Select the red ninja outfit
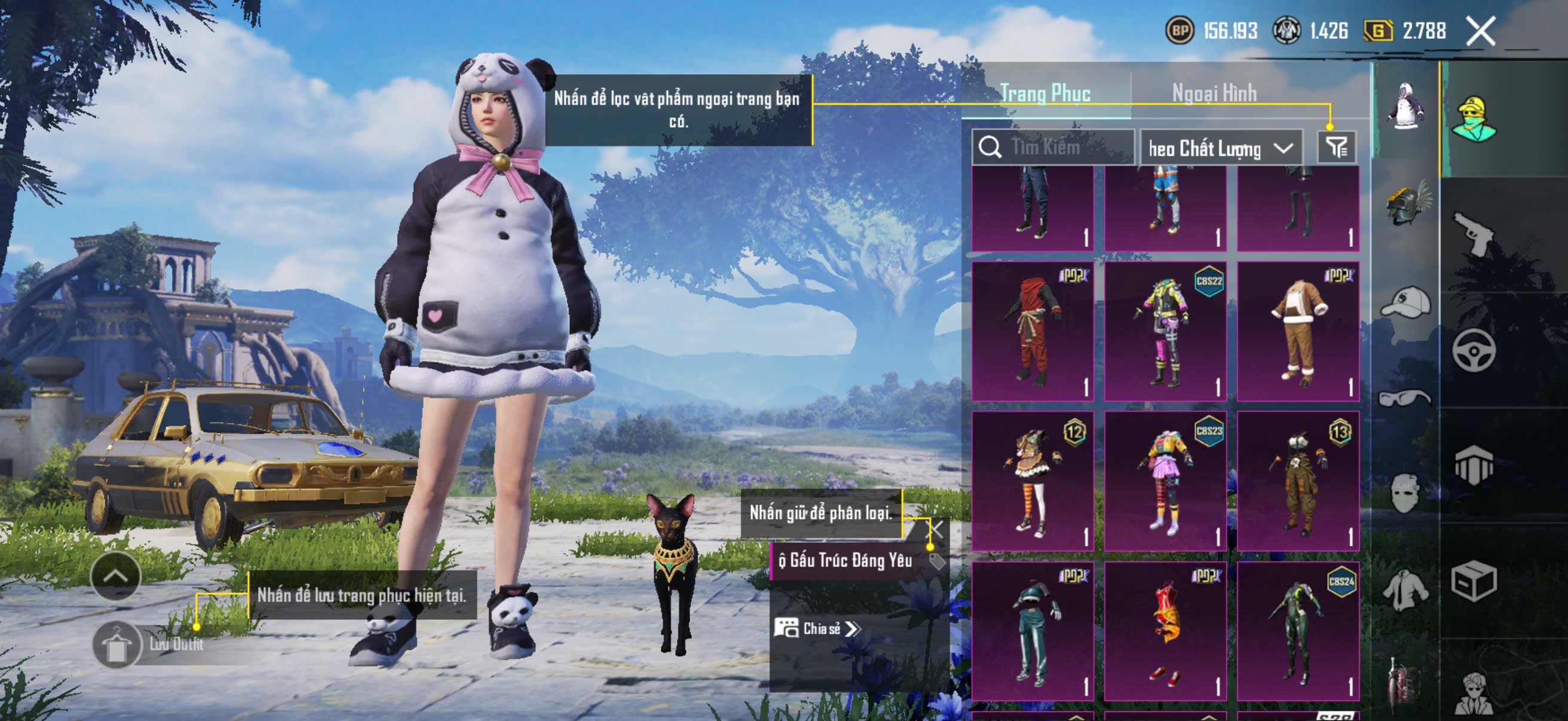The image size is (1568, 721). [x=1032, y=332]
